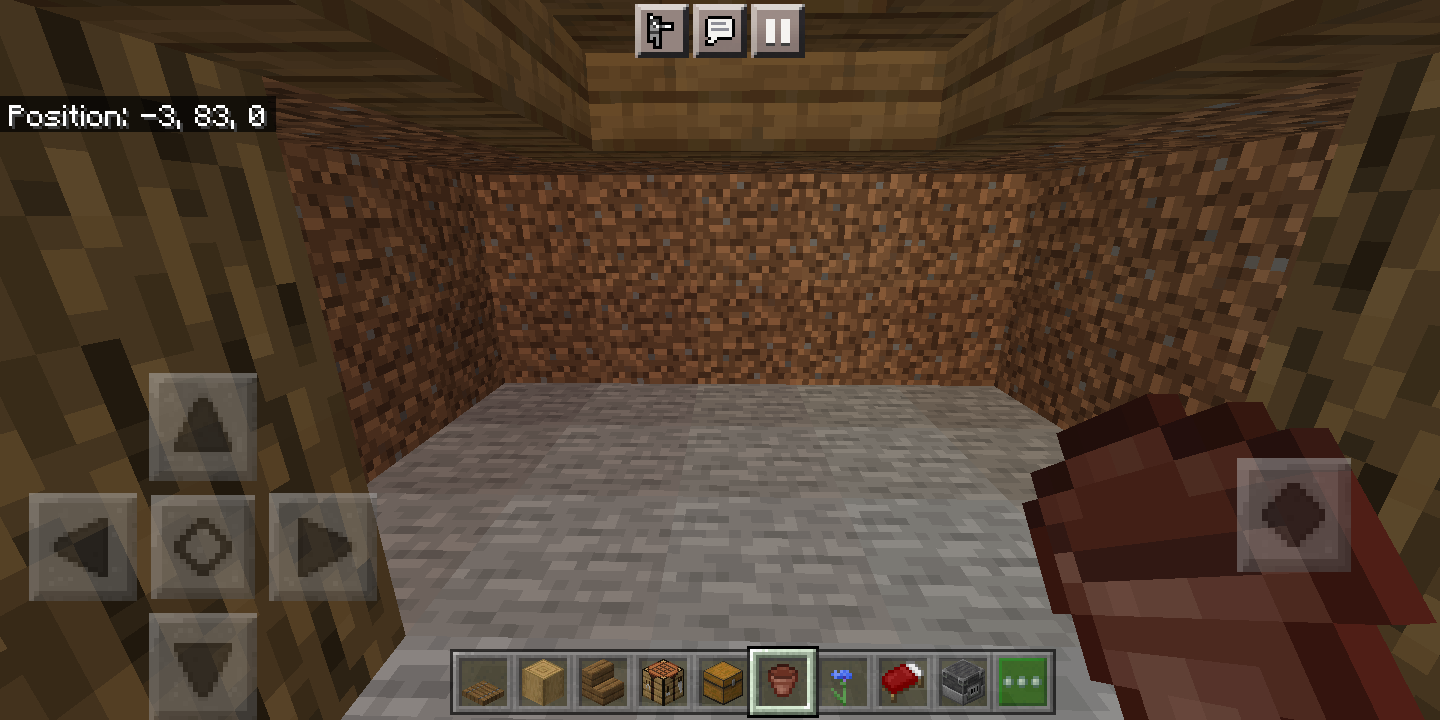Screen dimensions: 1440x720
Task: Select the wooden stairs hotbar slot
Action: click(x=602, y=681)
